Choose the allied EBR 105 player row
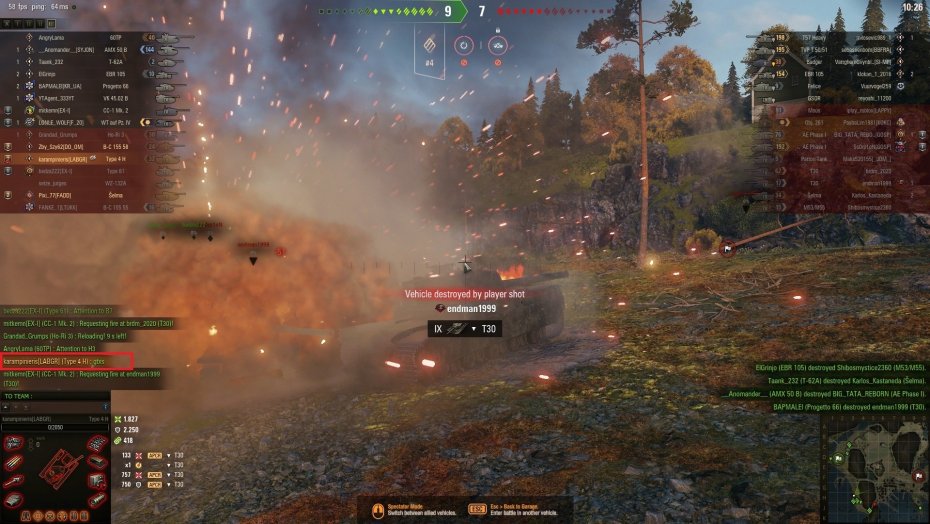Image resolution: width=930 pixels, height=524 pixels. [x=80, y=73]
